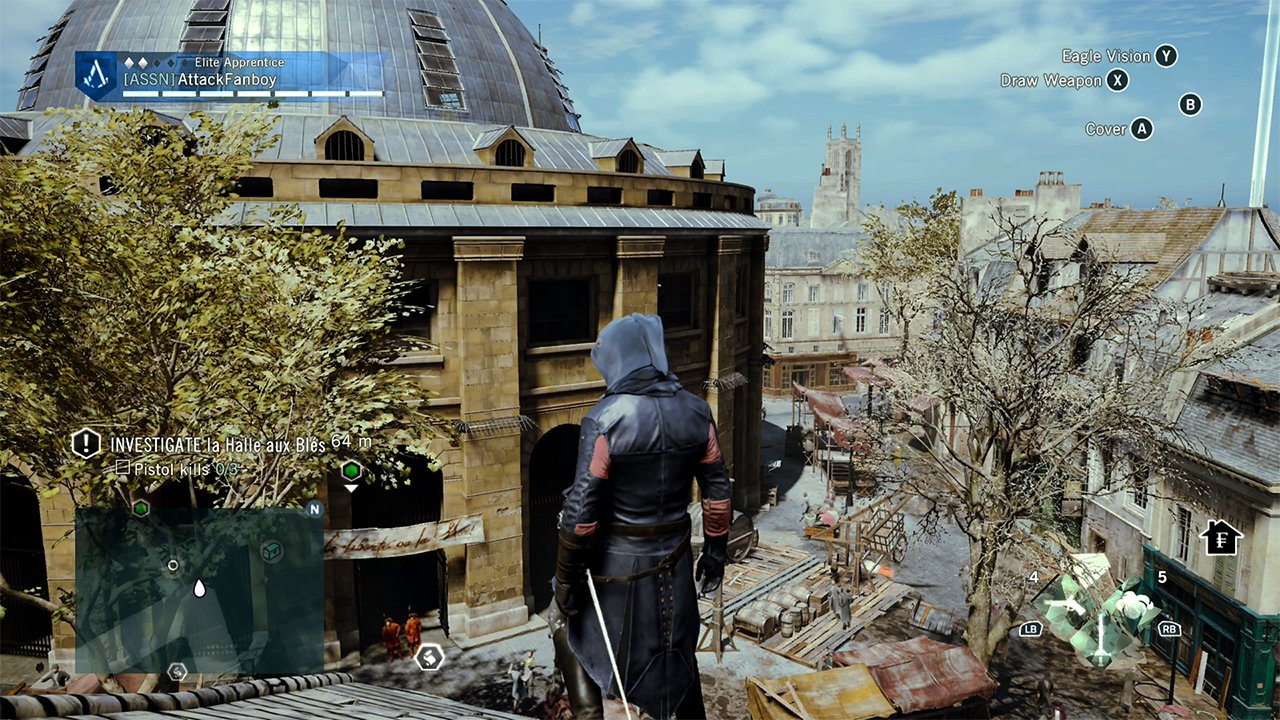Select the smoke bomb icon
The width and height of the screenshot is (1280, 720).
(1135, 604)
